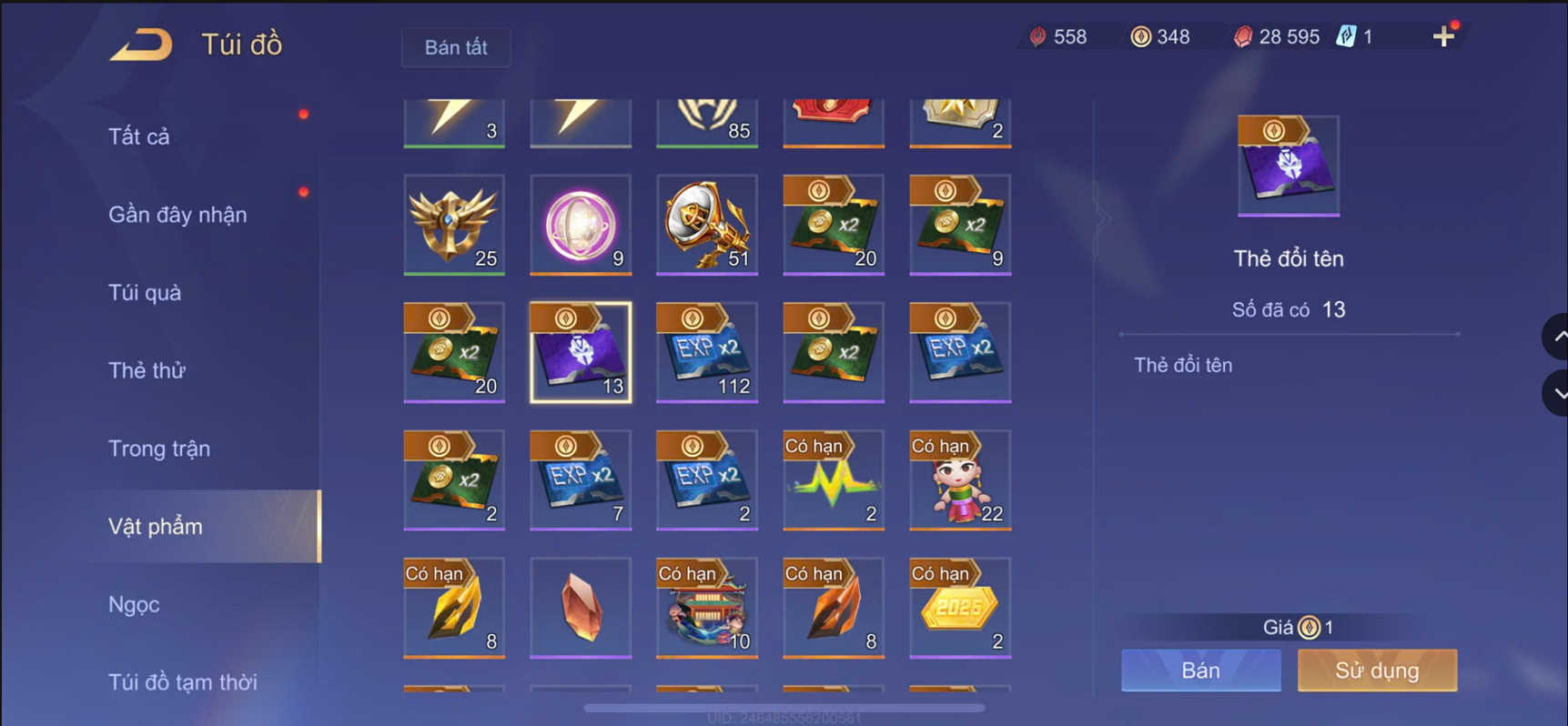Select the pink magic orb item
This screenshot has width=1568, height=726.
(x=580, y=226)
